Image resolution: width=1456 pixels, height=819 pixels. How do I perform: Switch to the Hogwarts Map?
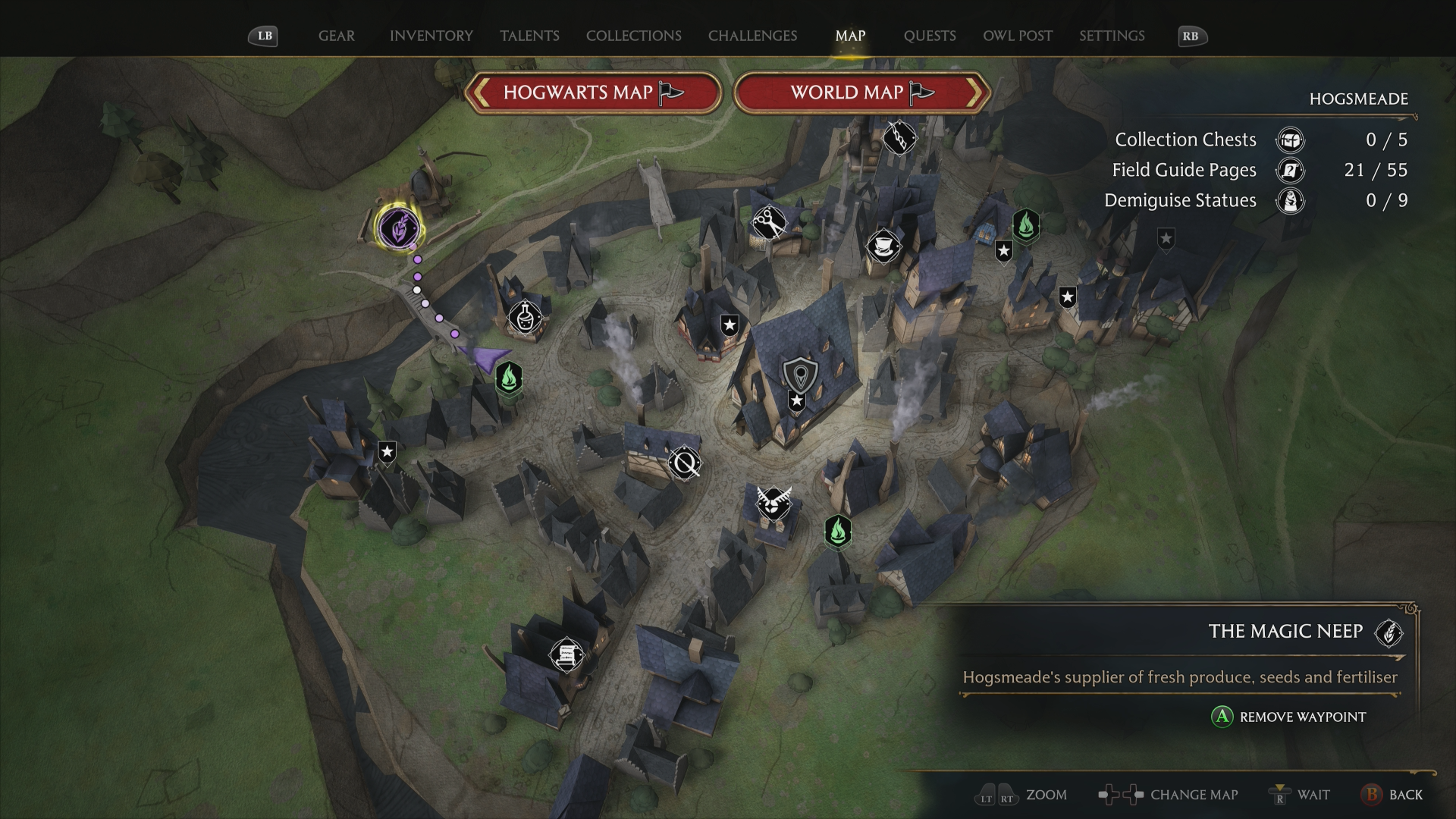click(x=593, y=93)
